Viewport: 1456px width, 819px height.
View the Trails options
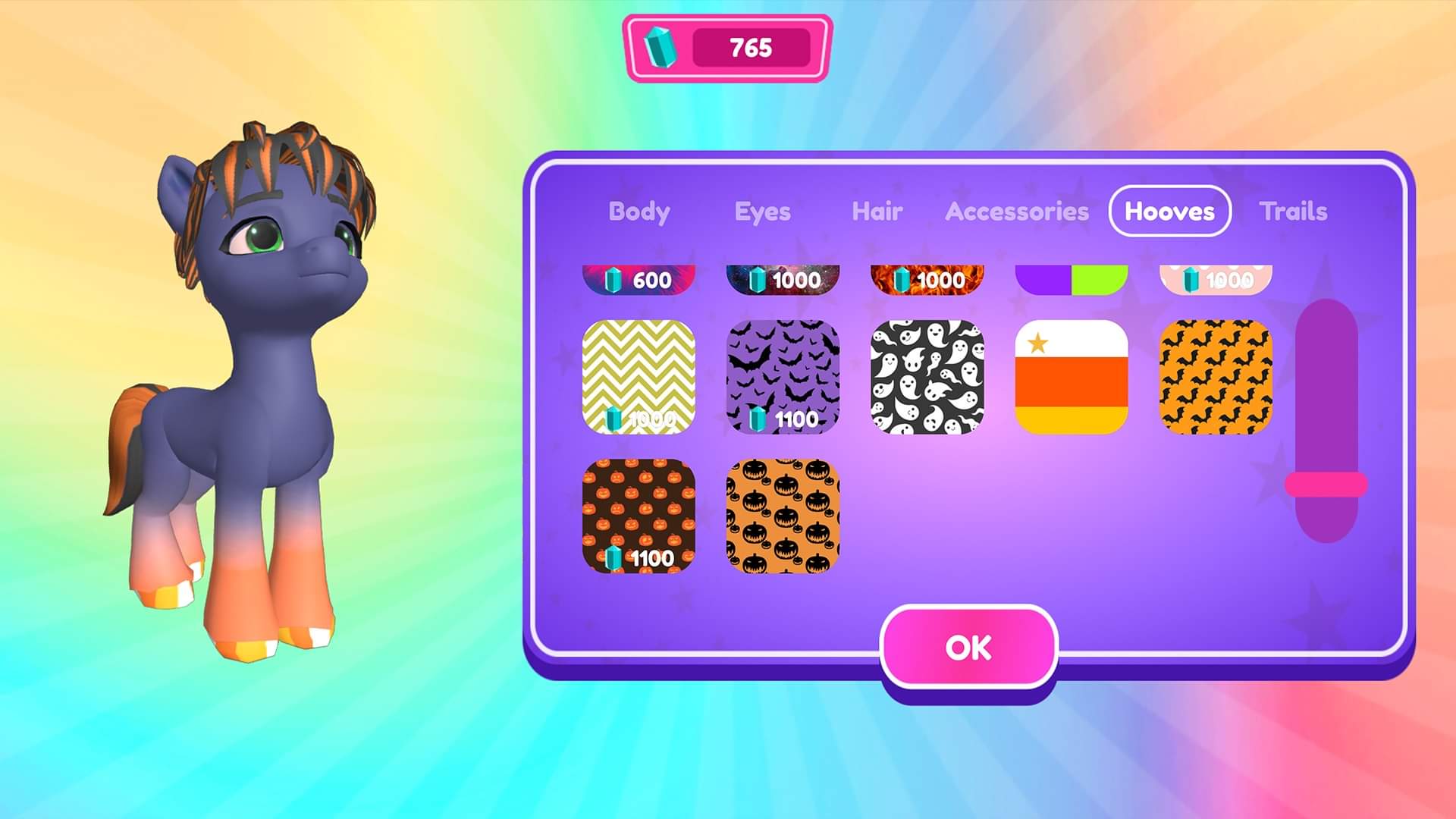click(1293, 212)
